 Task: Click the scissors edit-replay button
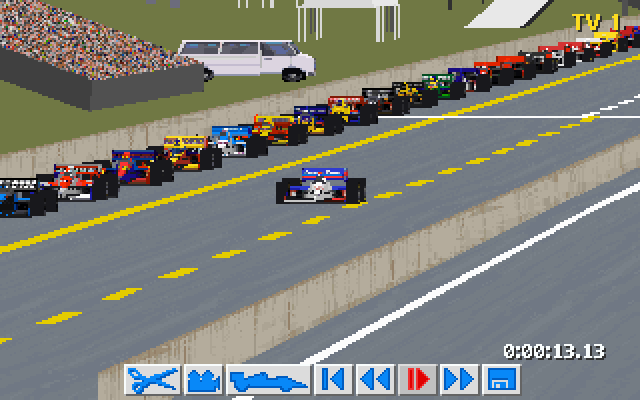(153, 380)
